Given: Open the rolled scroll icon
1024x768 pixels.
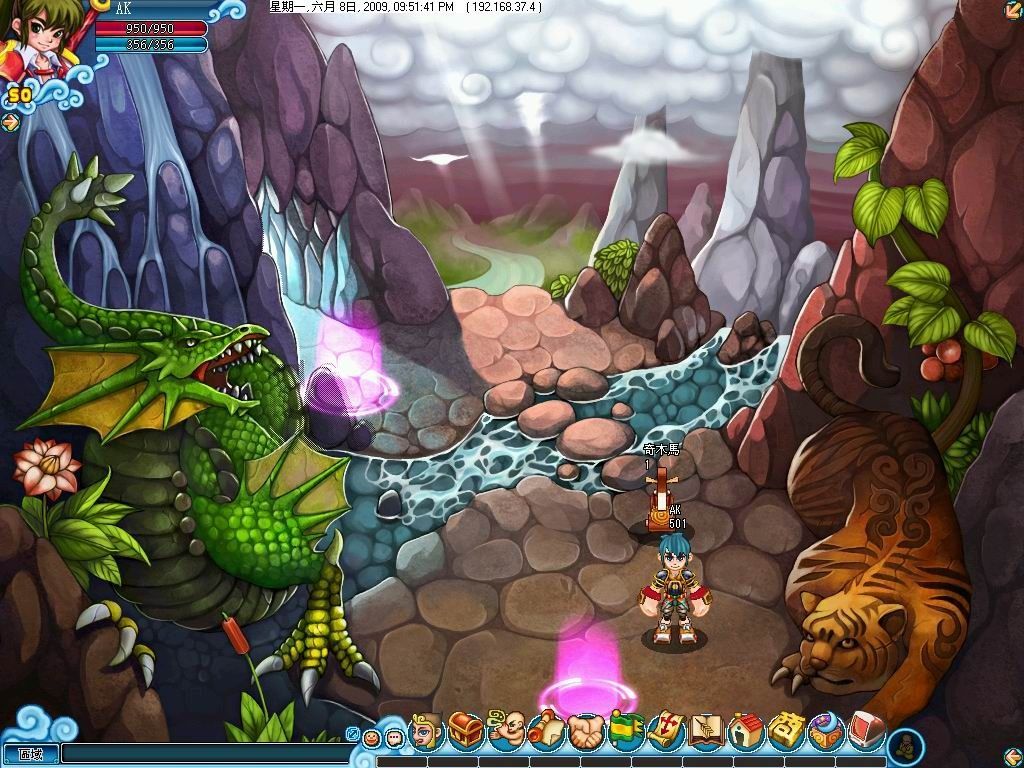Looking at the screenshot, I should 546,731.
